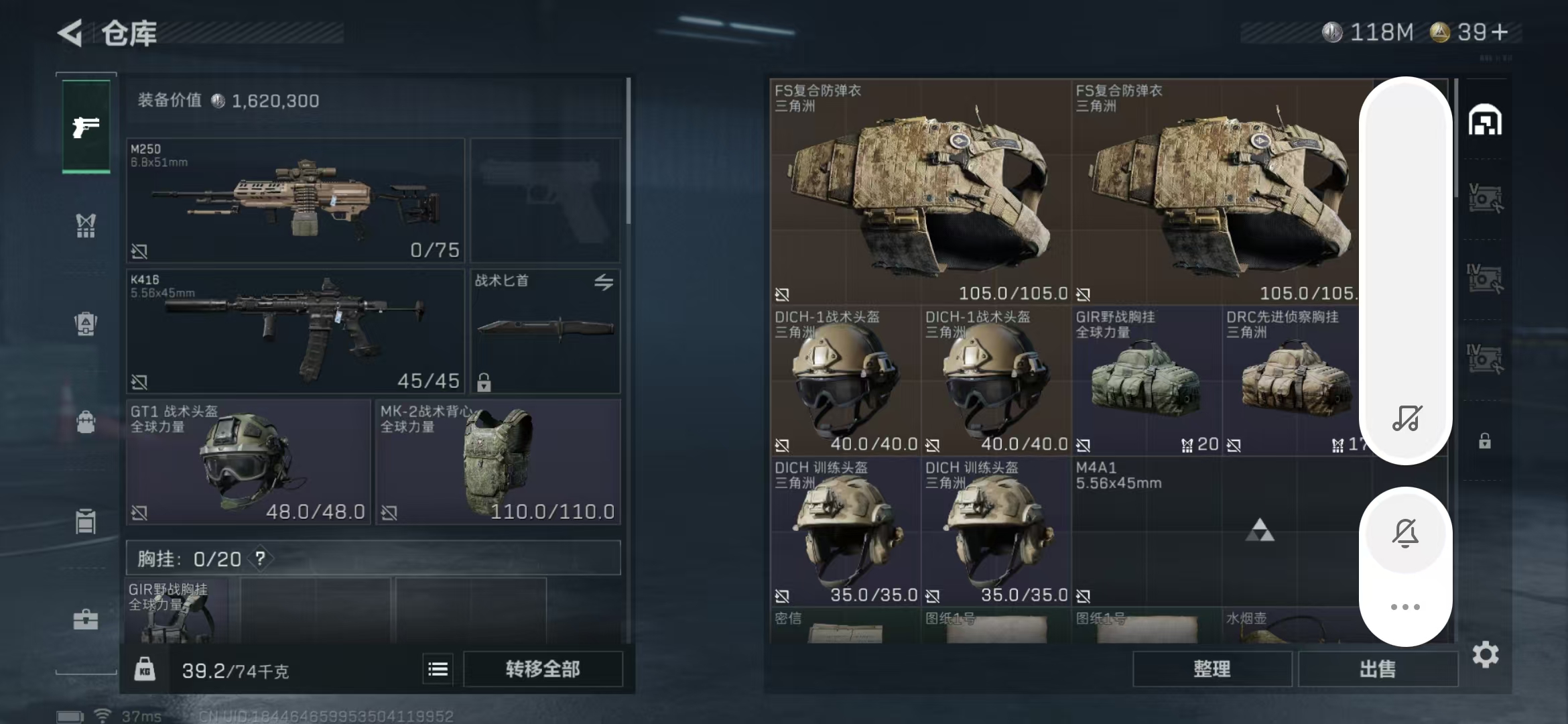1568x724 pixels.
Task: Switch to the pistol weapons tab
Action: click(x=86, y=126)
